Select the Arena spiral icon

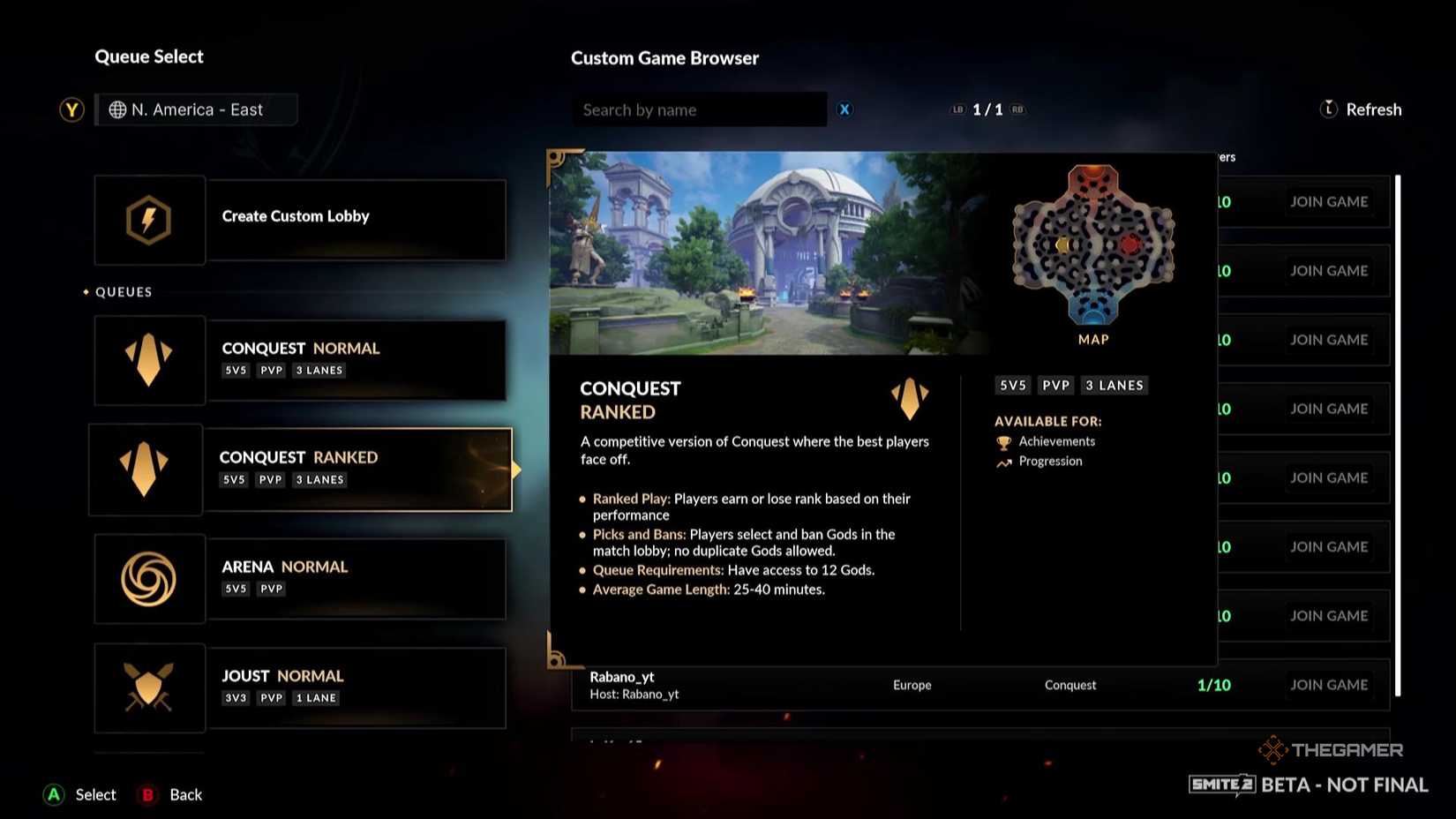pyautogui.click(x=149, y=579)
